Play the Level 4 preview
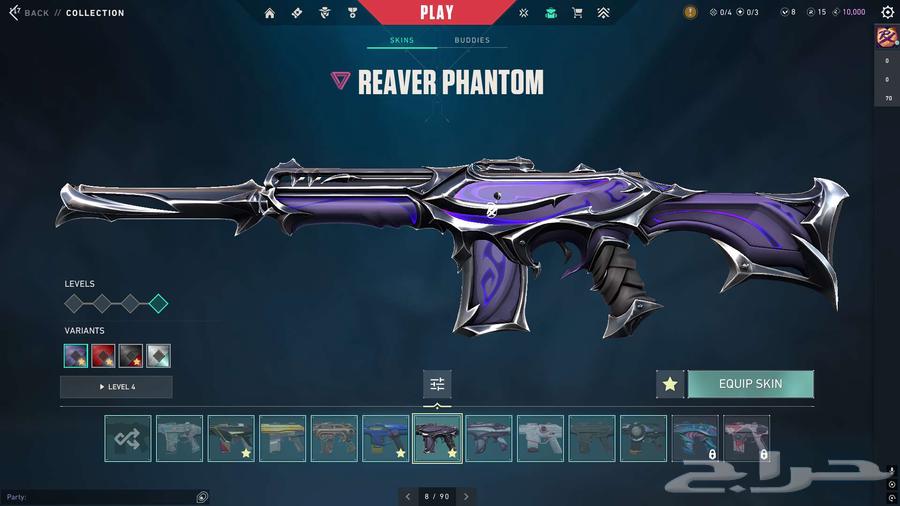Screen dimensions: 900x506 click(x=116, y=387)
